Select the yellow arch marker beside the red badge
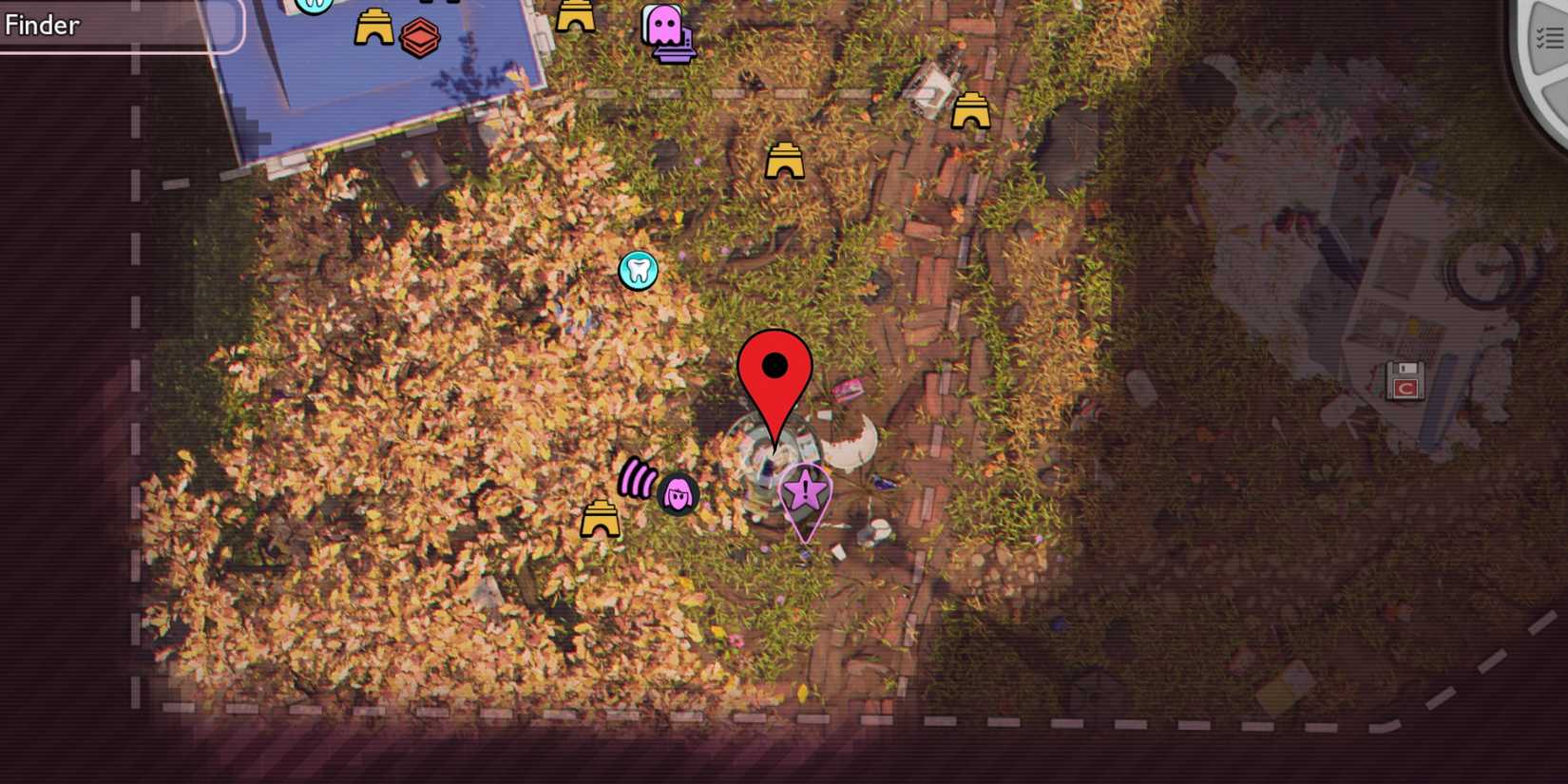1568x784 pixels. tap(374, 27)
